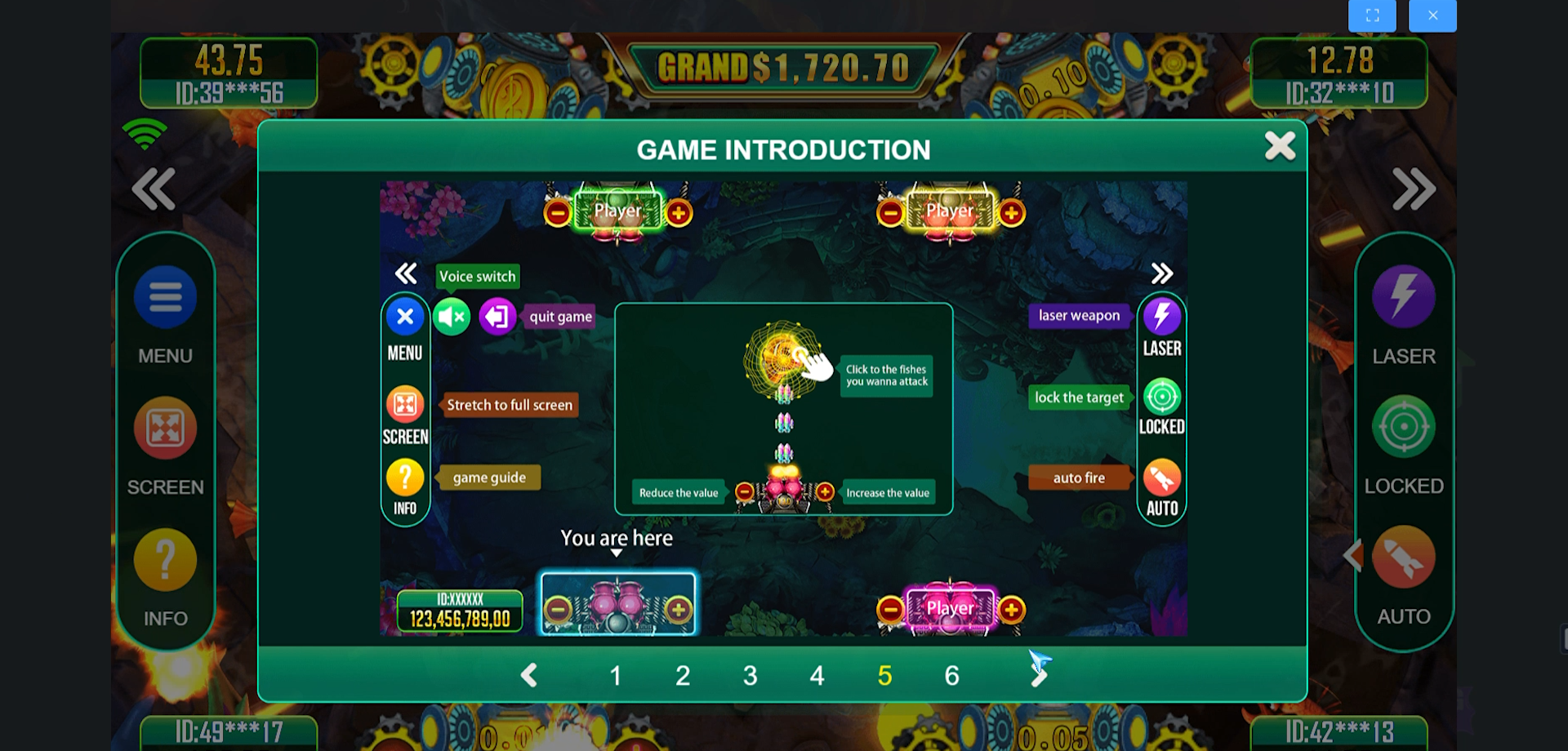Expand the left double-chevron arrow panel
This screenshot has height=751, width=1568.
153,189
